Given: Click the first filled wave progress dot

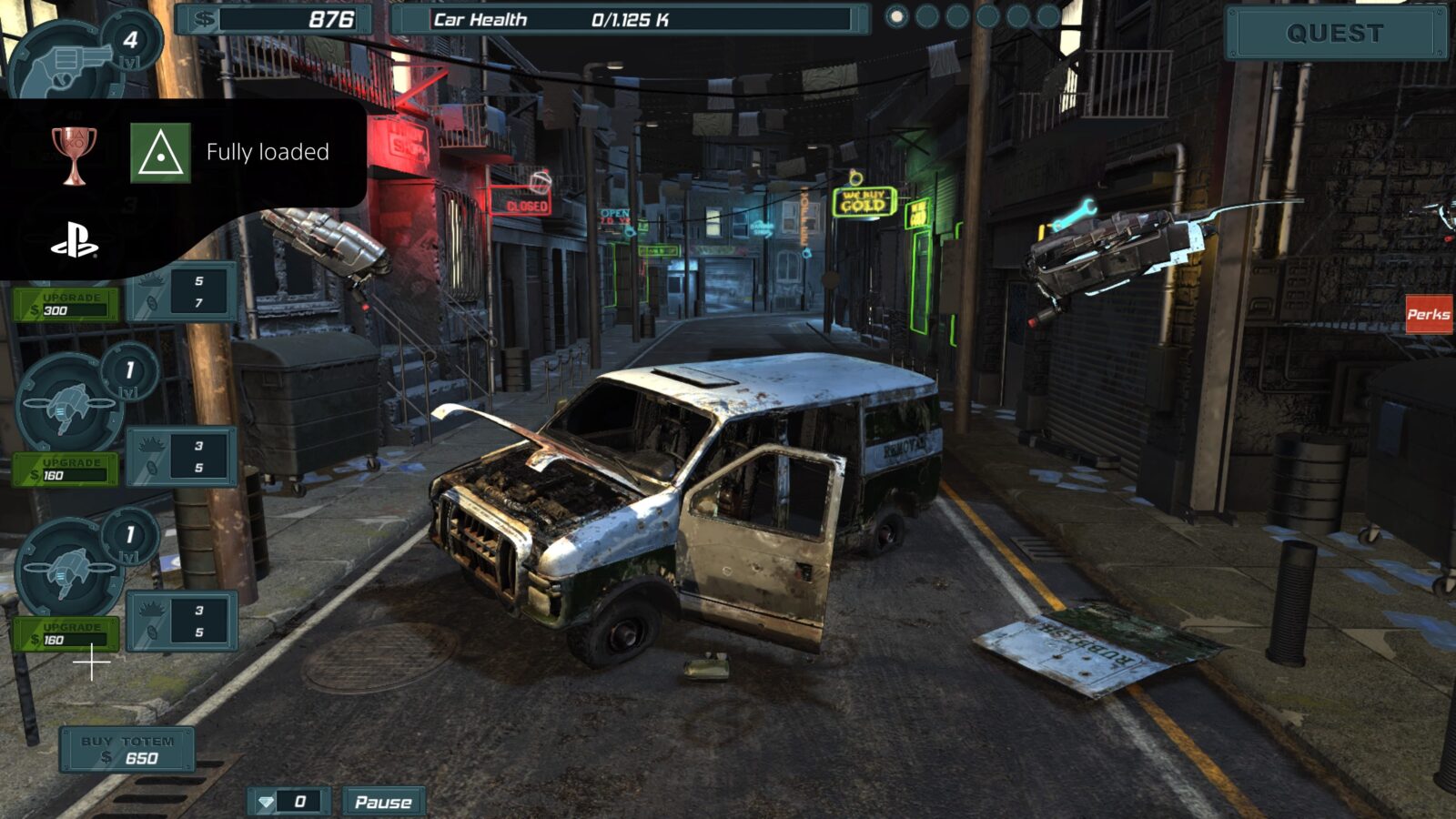Looking at the screenshot, I should pos(896,15).
